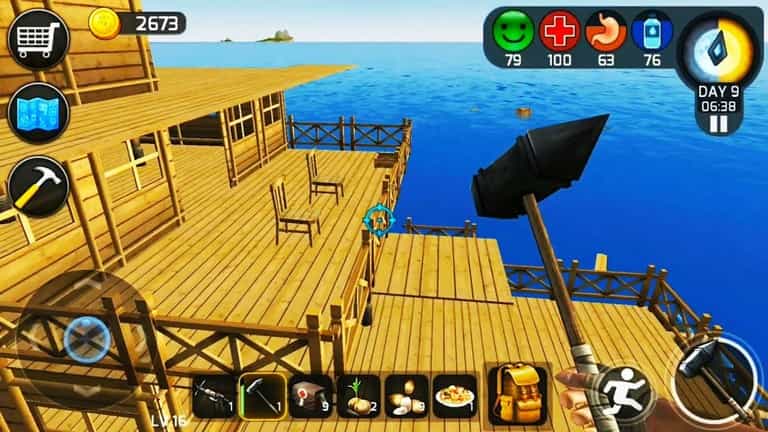The image size is (768, 432).
Task: Click the day-night compass clock
Action: [x=718, y=52]
